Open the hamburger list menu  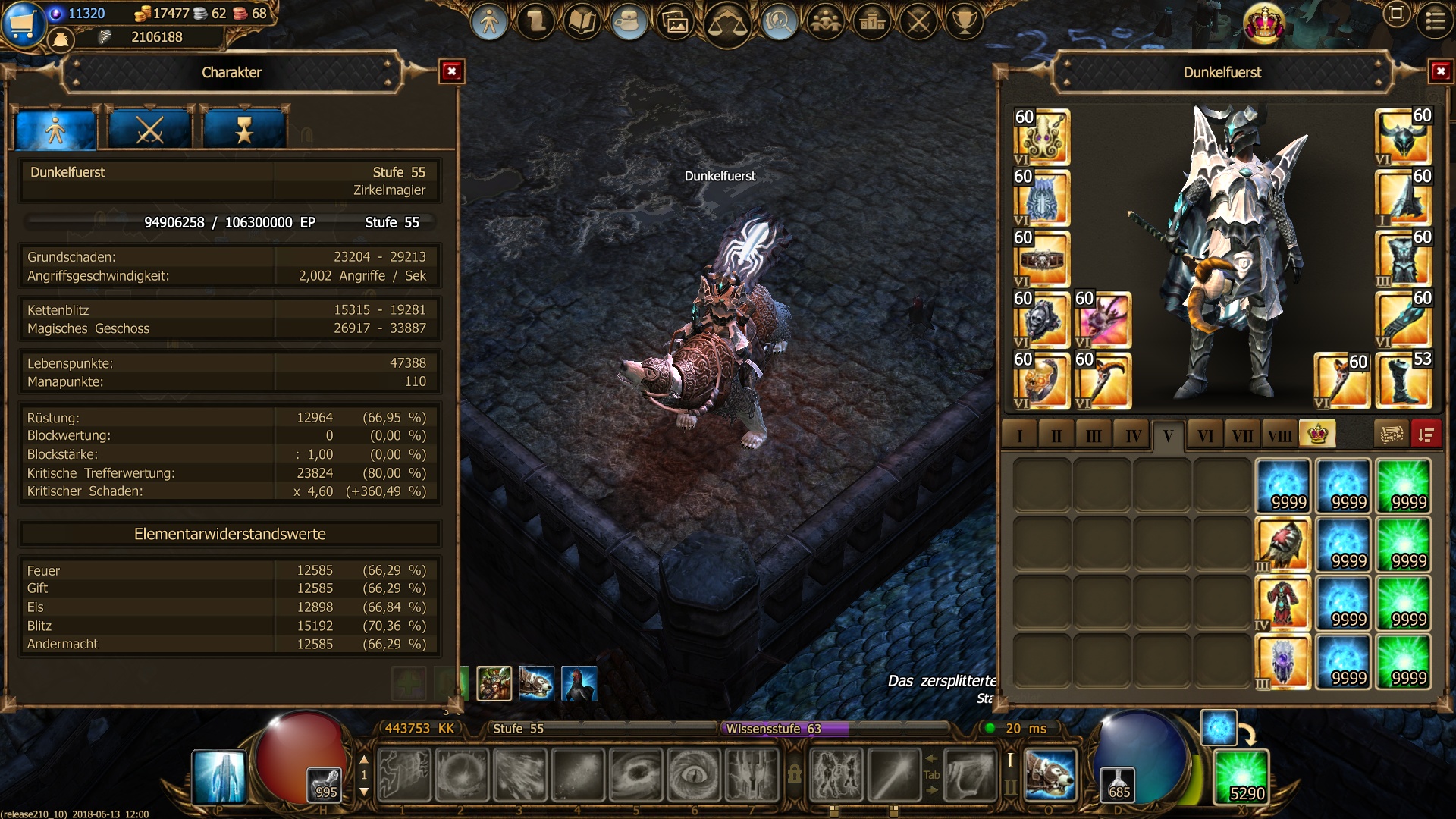tap(1435, 20)
